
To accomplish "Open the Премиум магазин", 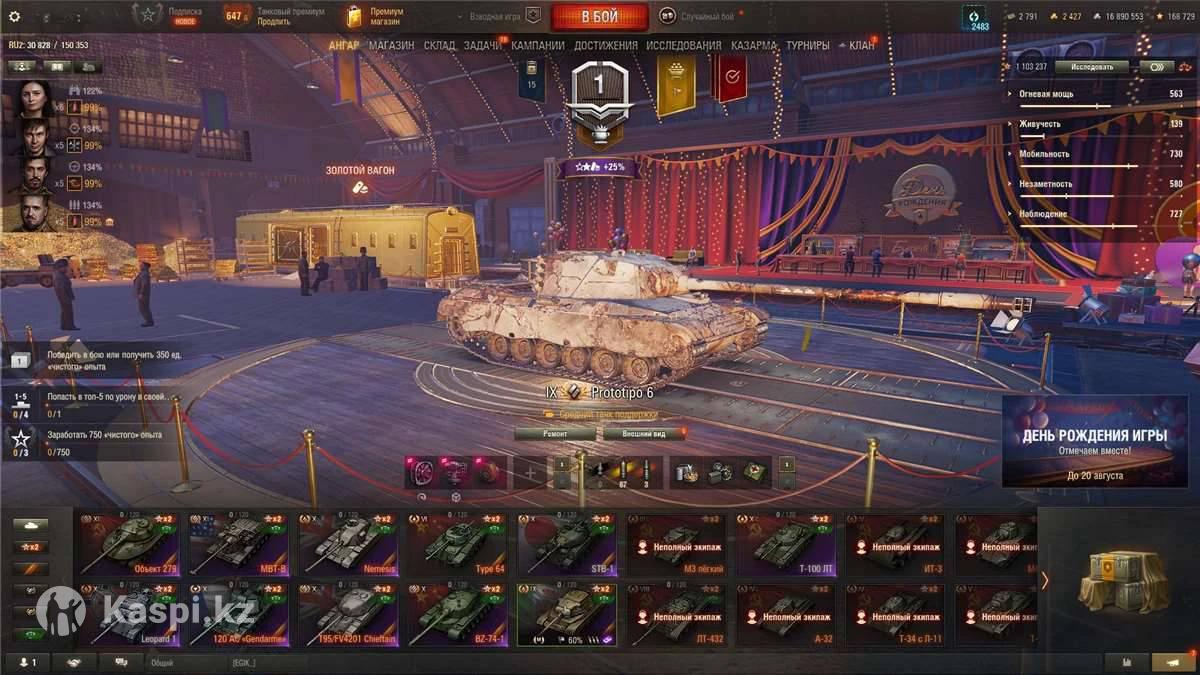I will pyautogui.click(x=375, y=16).
